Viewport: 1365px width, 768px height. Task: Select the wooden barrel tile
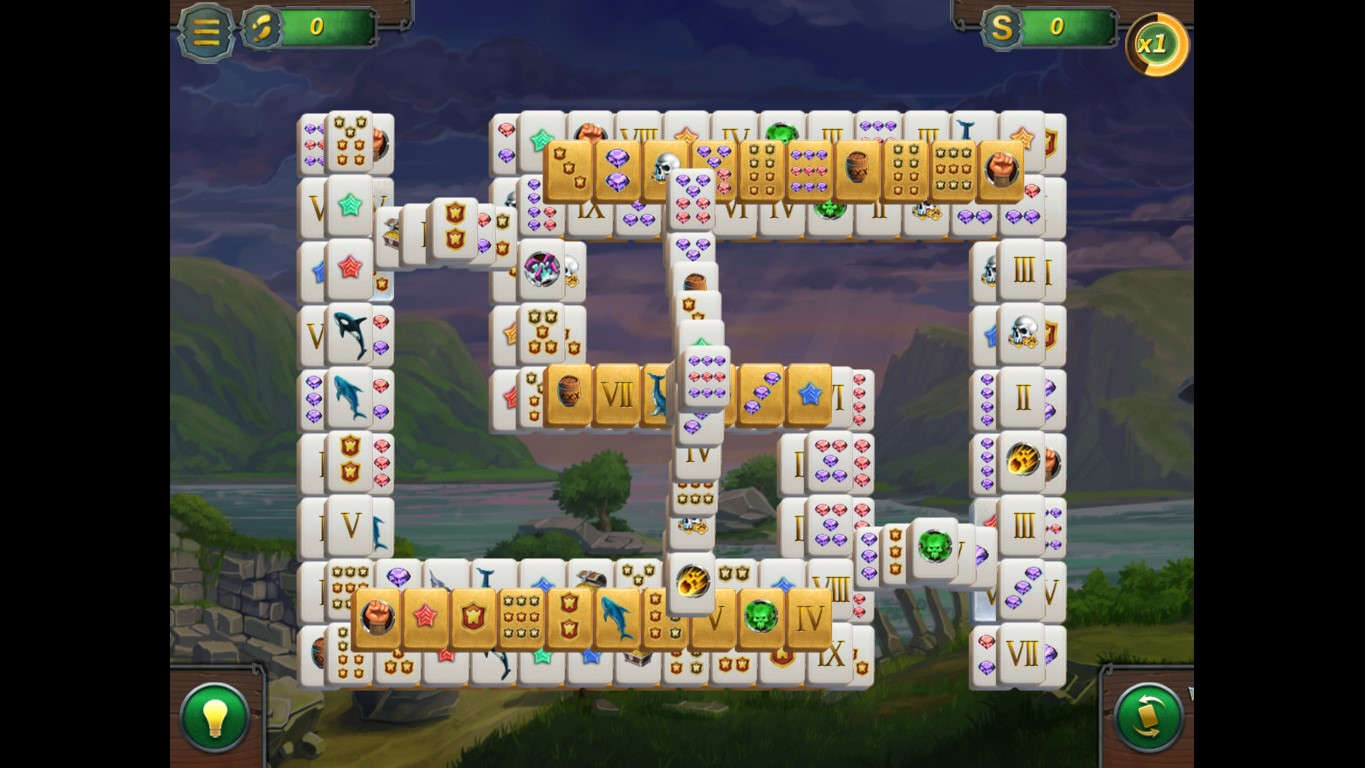[567, 392]
